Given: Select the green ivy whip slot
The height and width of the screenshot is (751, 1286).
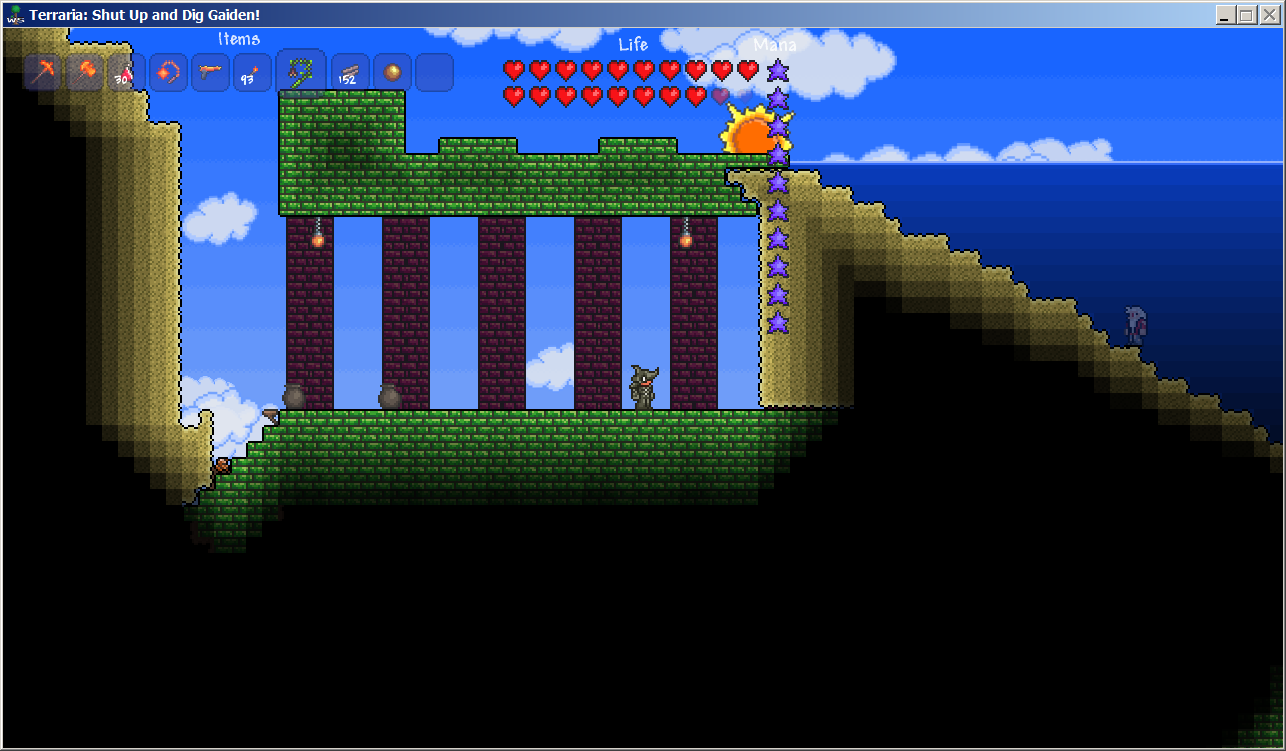Looking at the screenshot, I should [300, 71].
